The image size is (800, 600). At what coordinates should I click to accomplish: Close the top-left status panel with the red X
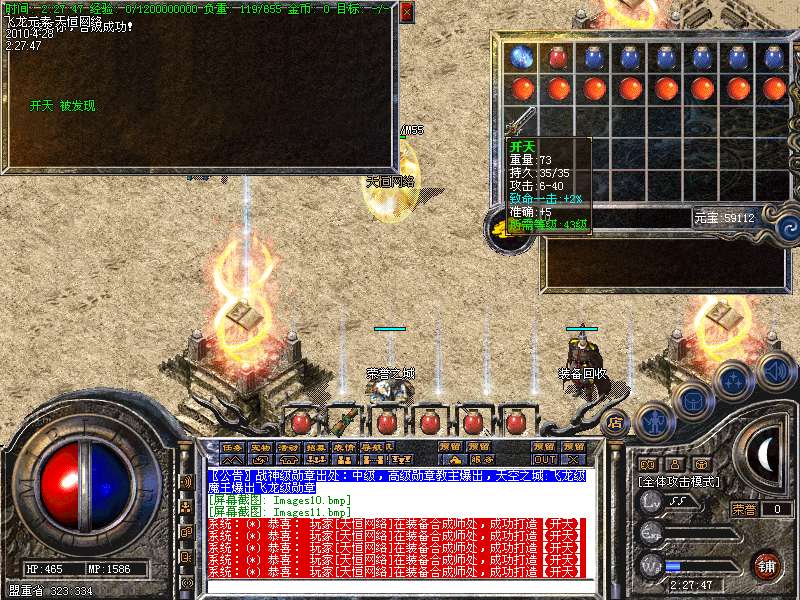click(406, 13)
